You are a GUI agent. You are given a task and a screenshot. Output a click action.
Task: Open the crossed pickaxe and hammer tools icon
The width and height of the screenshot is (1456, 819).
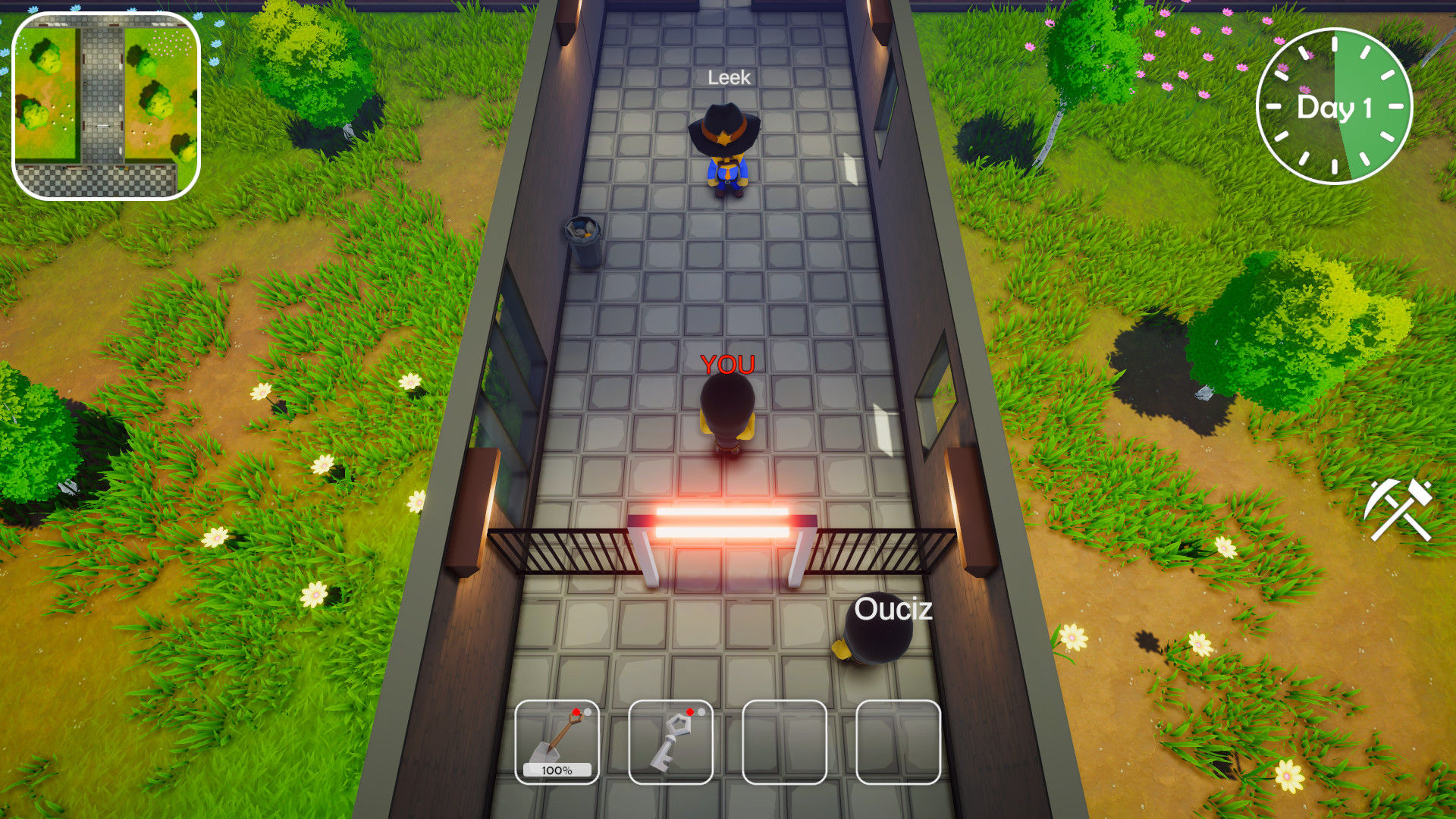[1399, 509]
